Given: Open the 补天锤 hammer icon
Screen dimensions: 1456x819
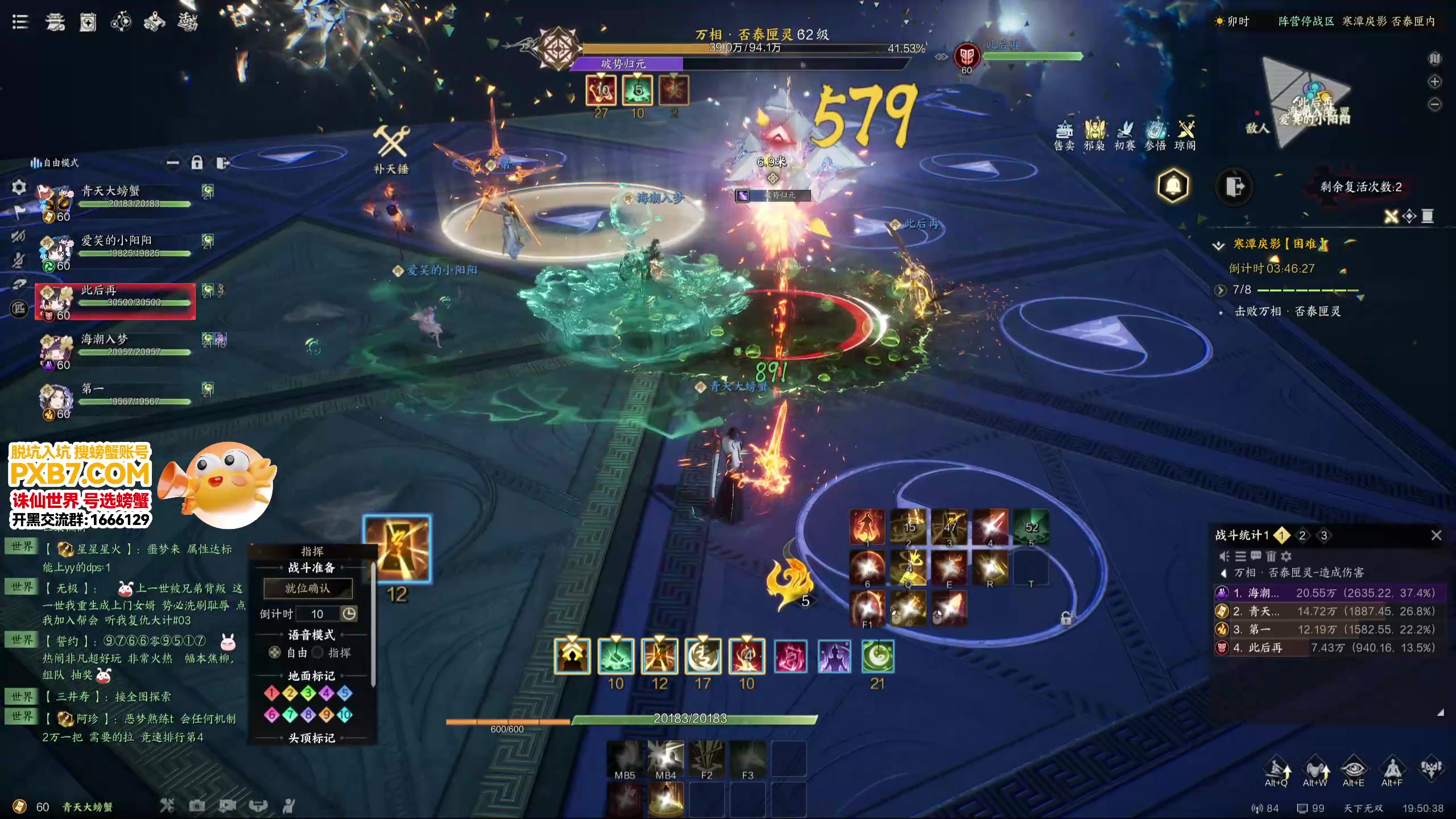Looking at the screenshot, I should click(x=391, y=142).
